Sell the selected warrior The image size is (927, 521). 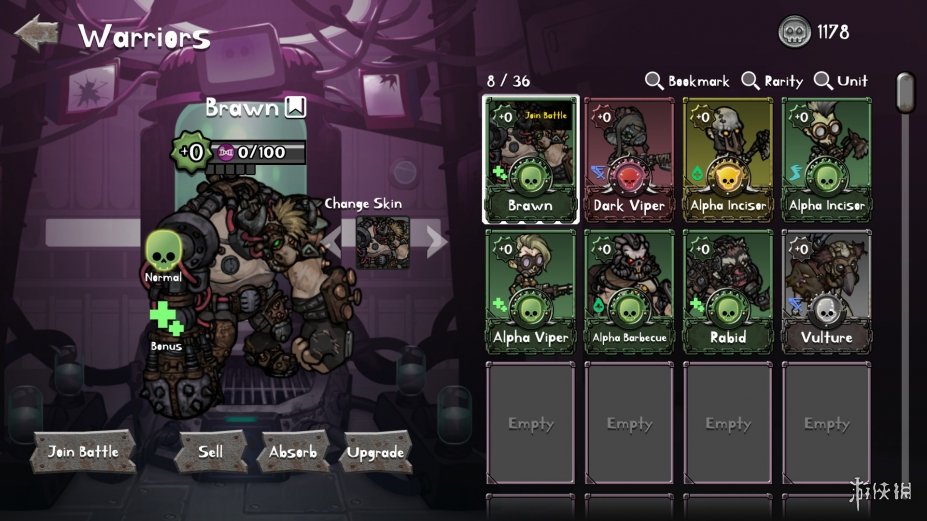click(210, 452)
